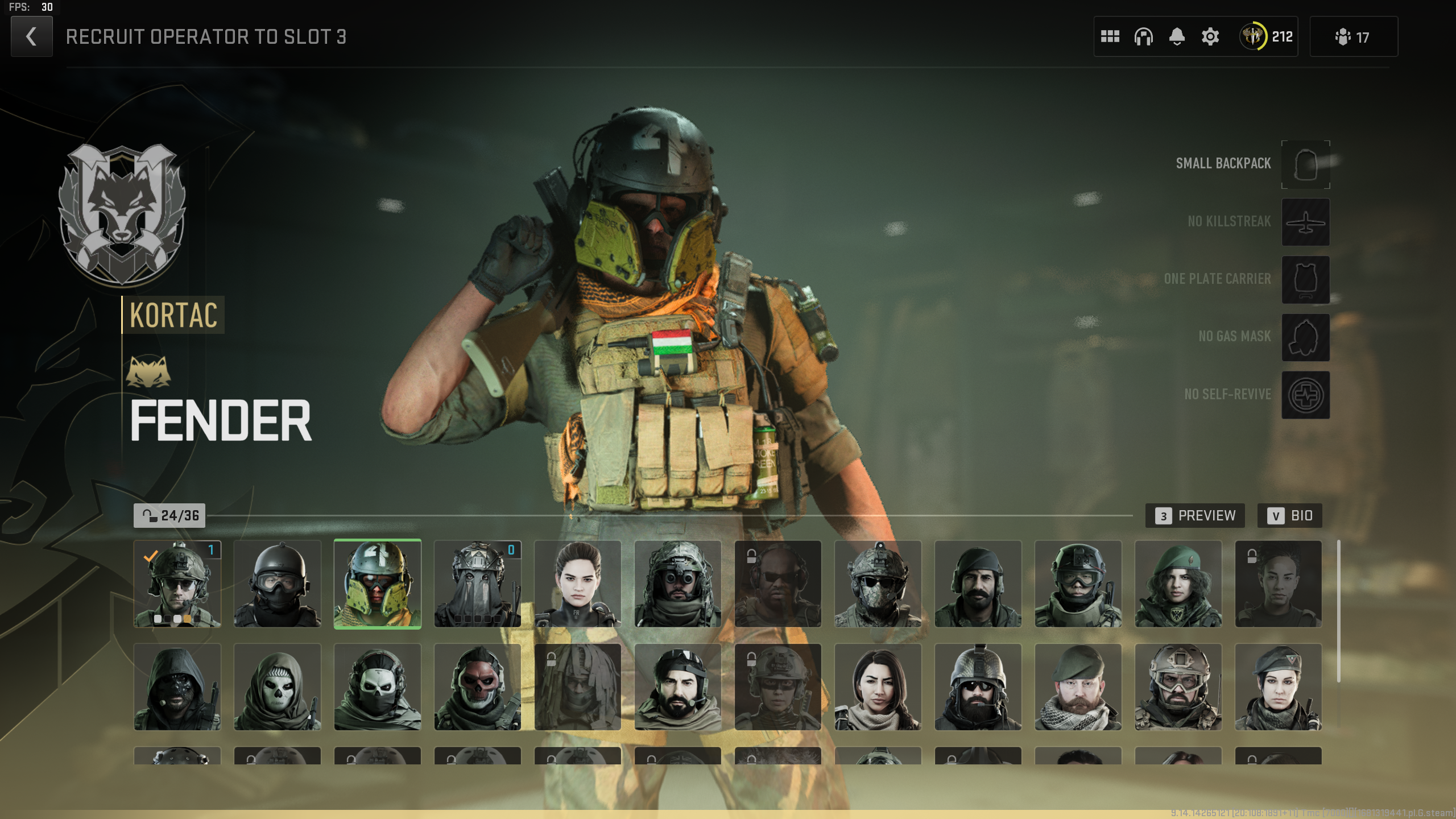Select the white skull mask hooded operator
Viewport: 1456px width, 819px height.
(x=278, y=687)
